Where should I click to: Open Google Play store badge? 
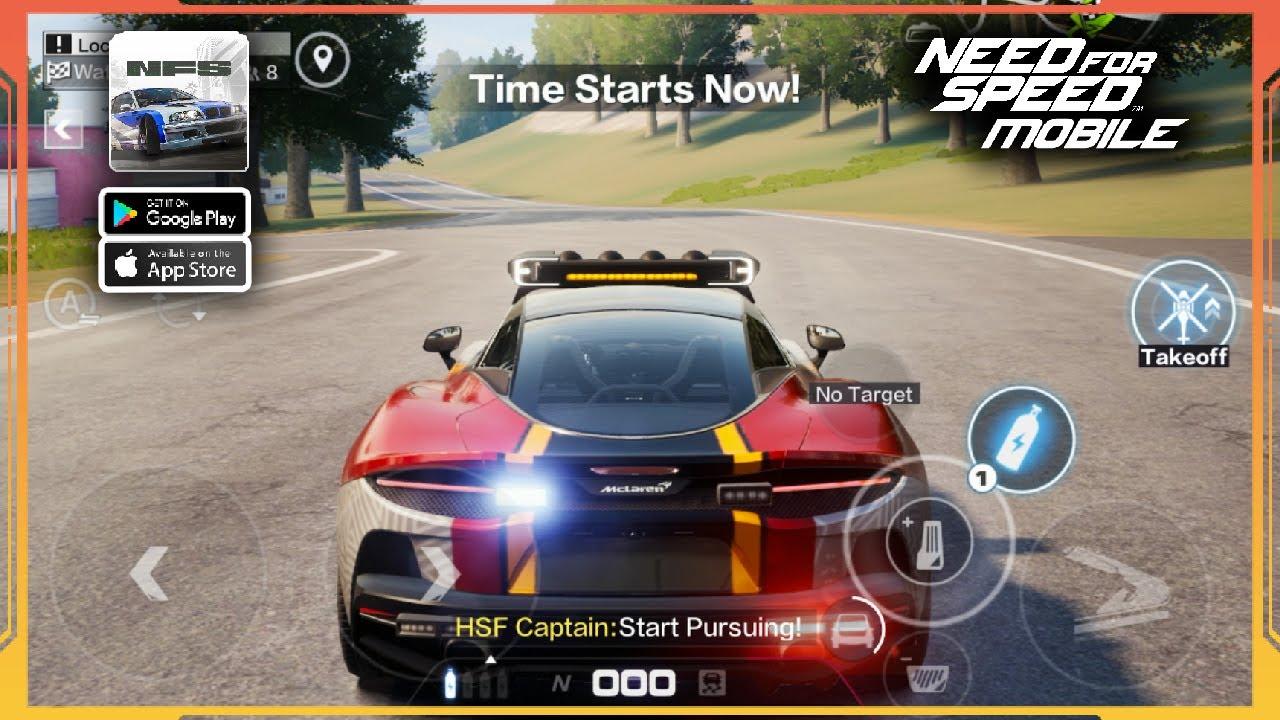coord(175,213)
